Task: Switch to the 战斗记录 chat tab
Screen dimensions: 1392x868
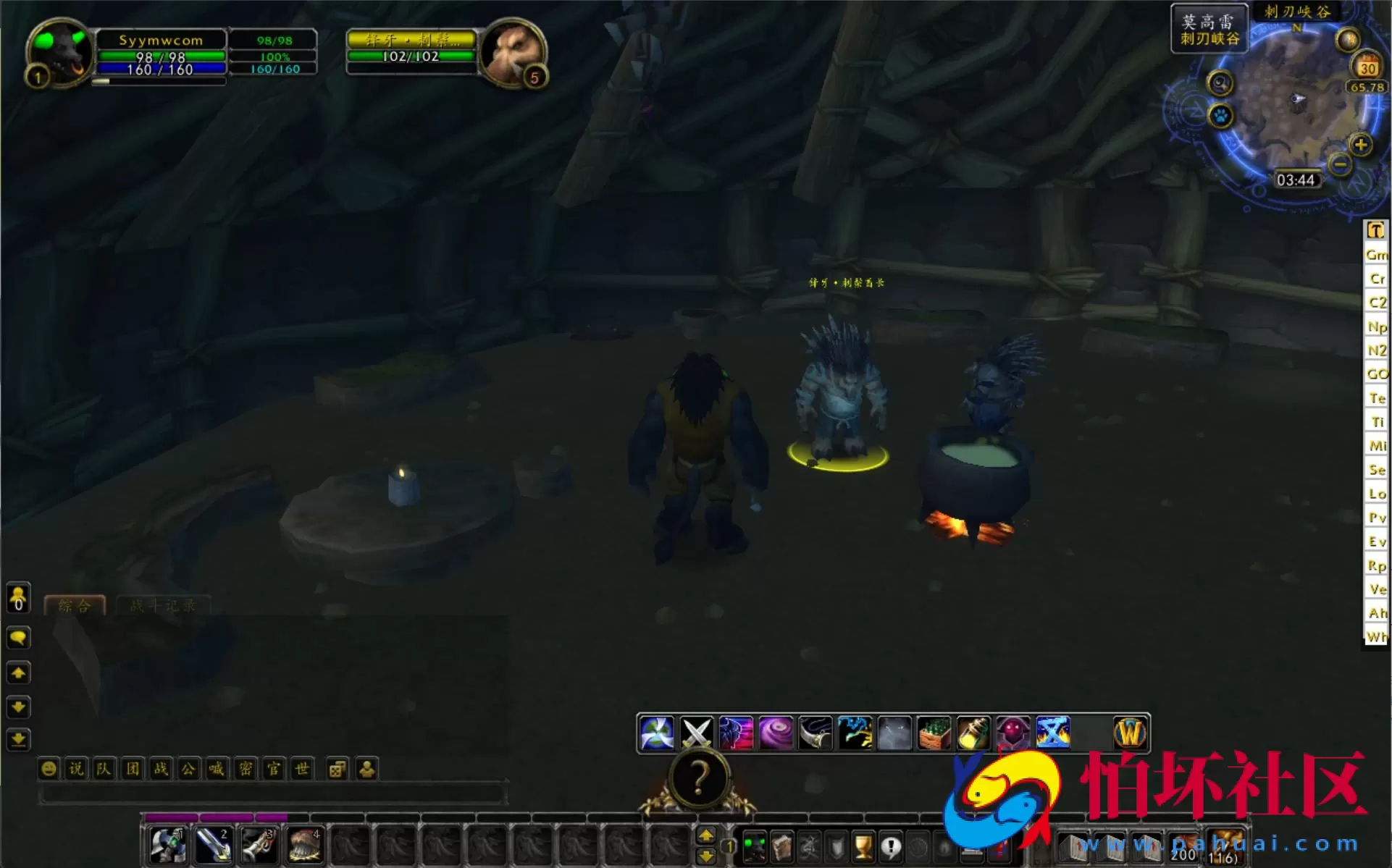Action: point(162,606)
